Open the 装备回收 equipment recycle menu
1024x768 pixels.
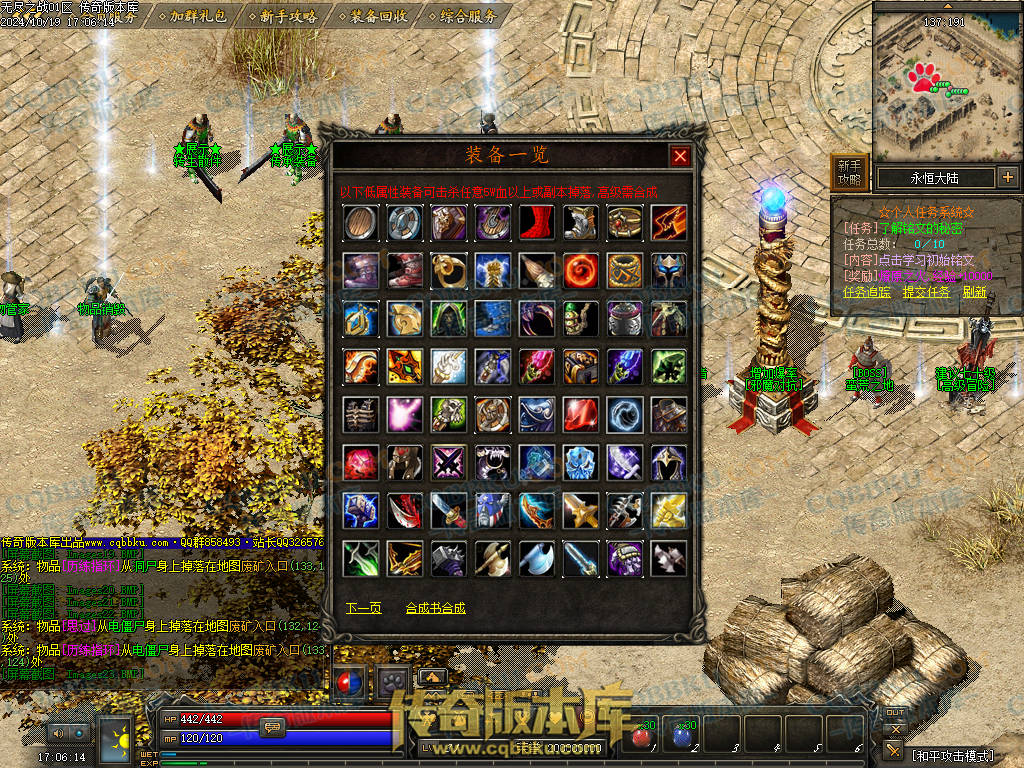point(374,16)
